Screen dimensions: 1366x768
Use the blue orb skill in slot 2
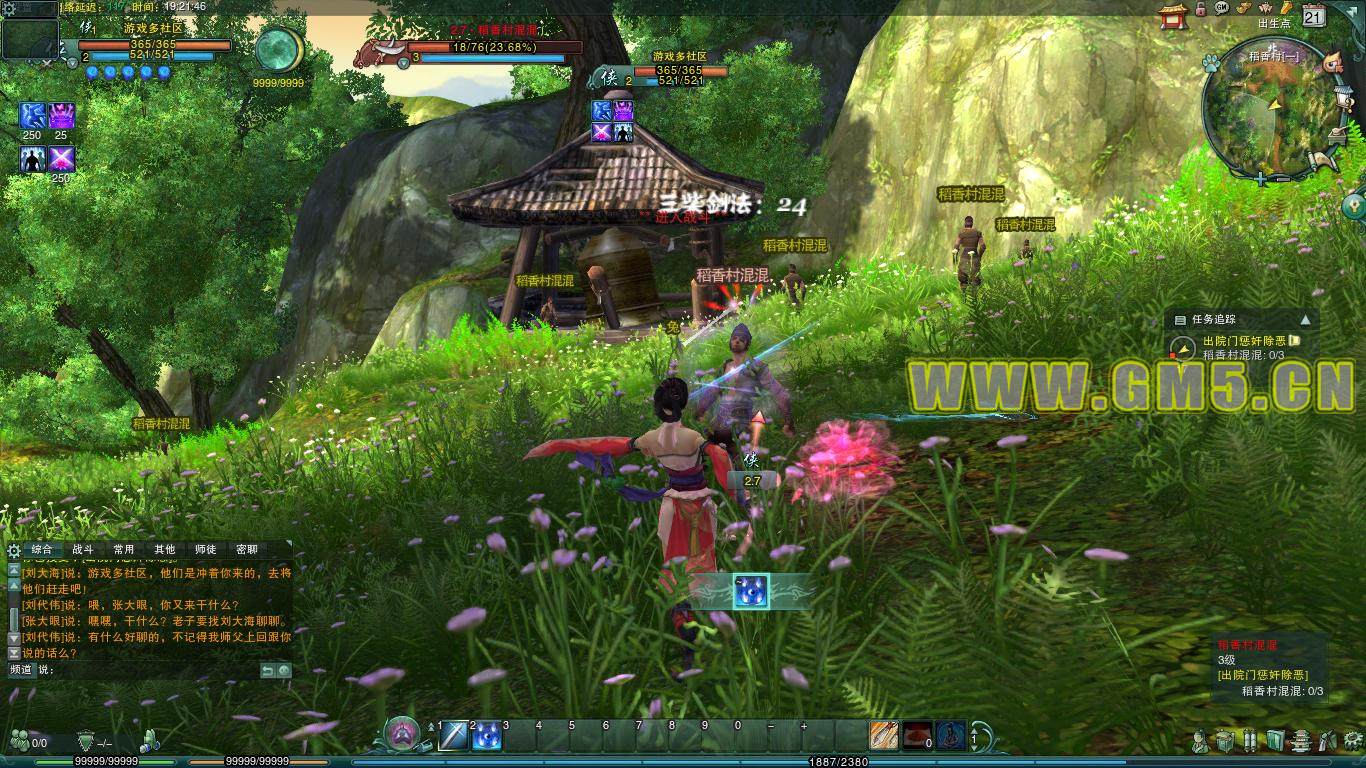pyautogui.click(x=486, y=735)
